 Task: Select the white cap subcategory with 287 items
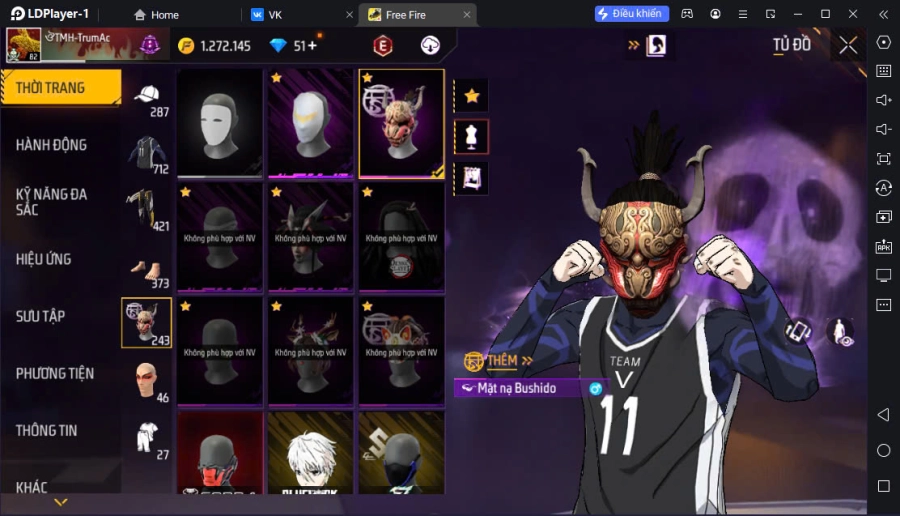point(148,98)
